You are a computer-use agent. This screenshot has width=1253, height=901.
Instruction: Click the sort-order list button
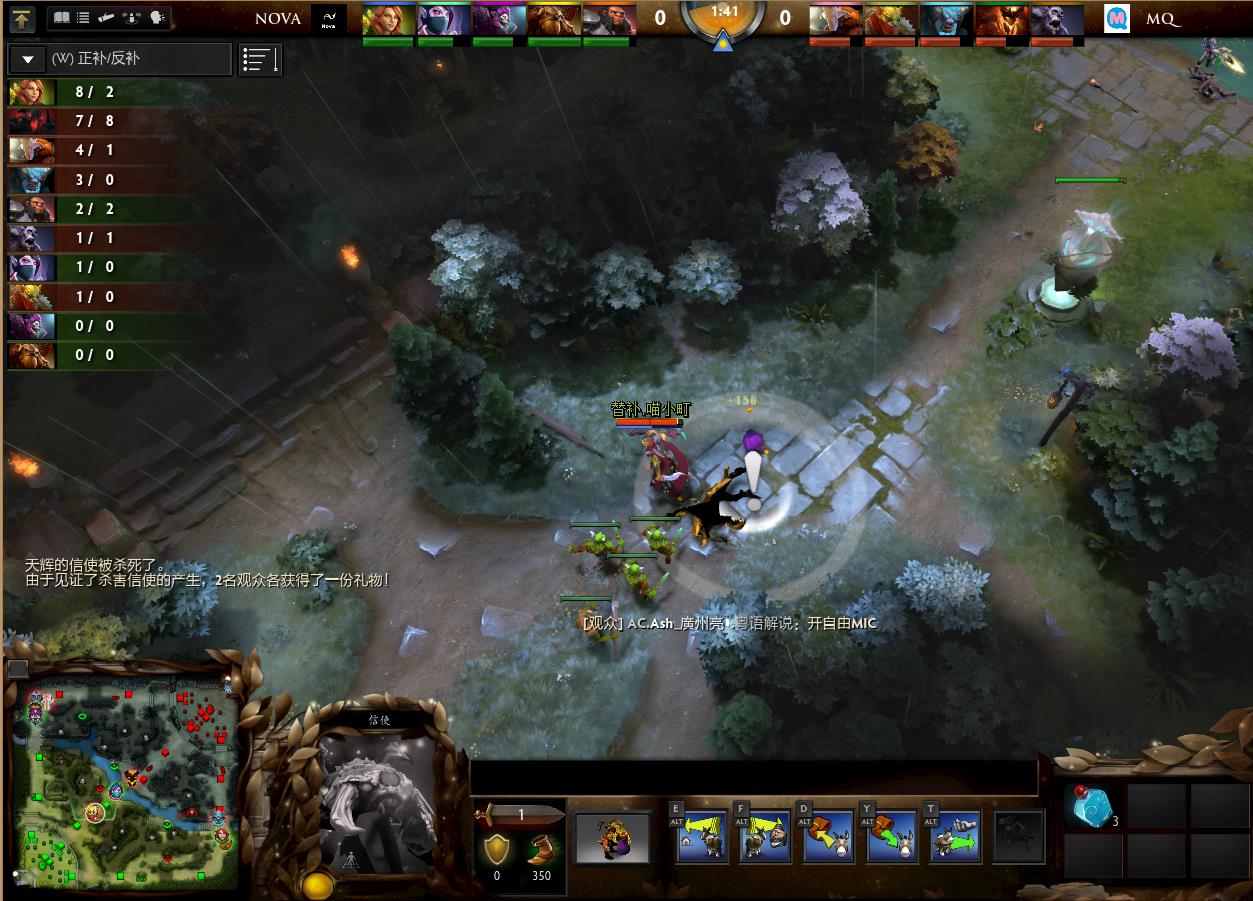coord(260,60)
